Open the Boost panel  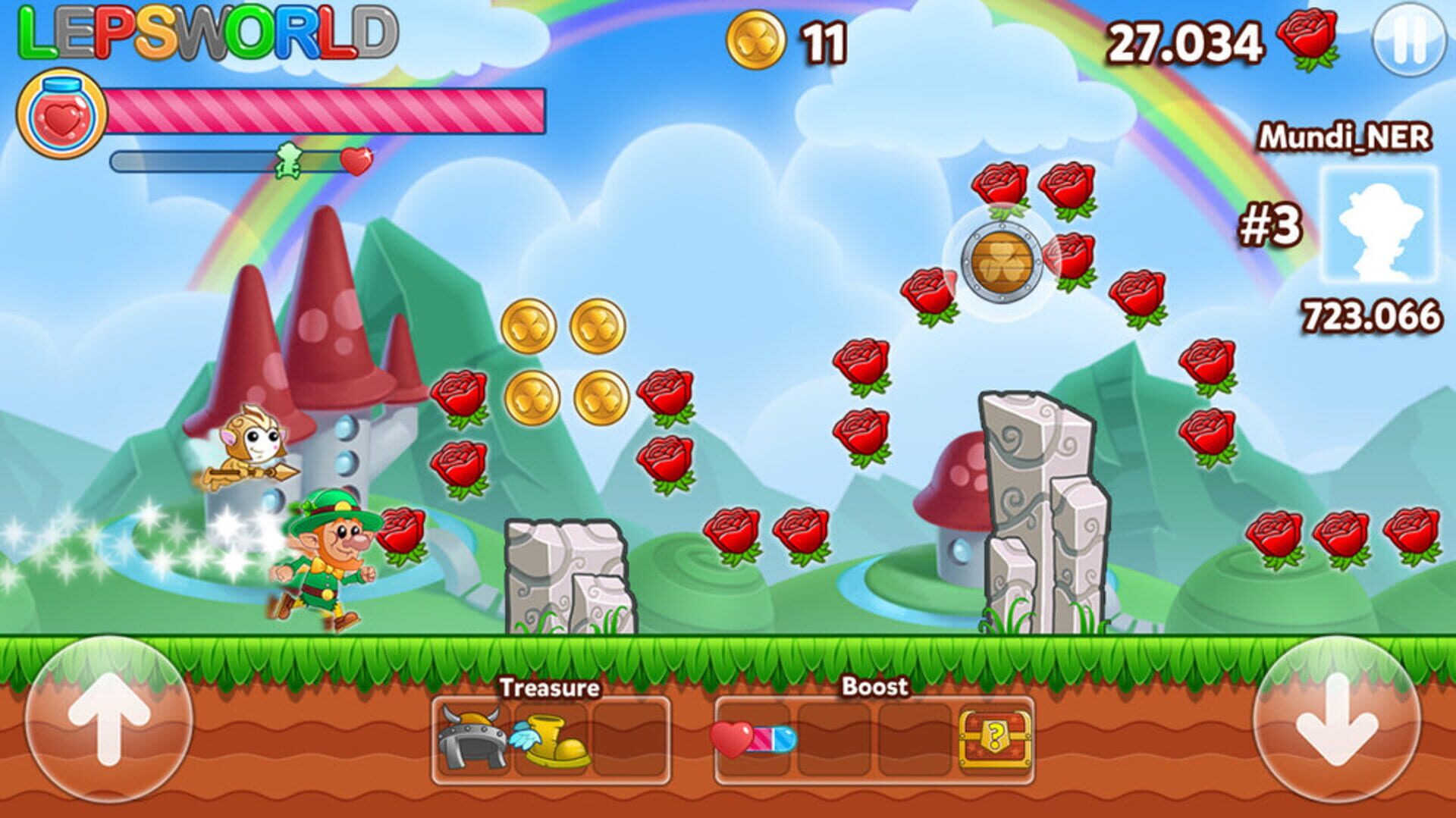coord(874,688)
